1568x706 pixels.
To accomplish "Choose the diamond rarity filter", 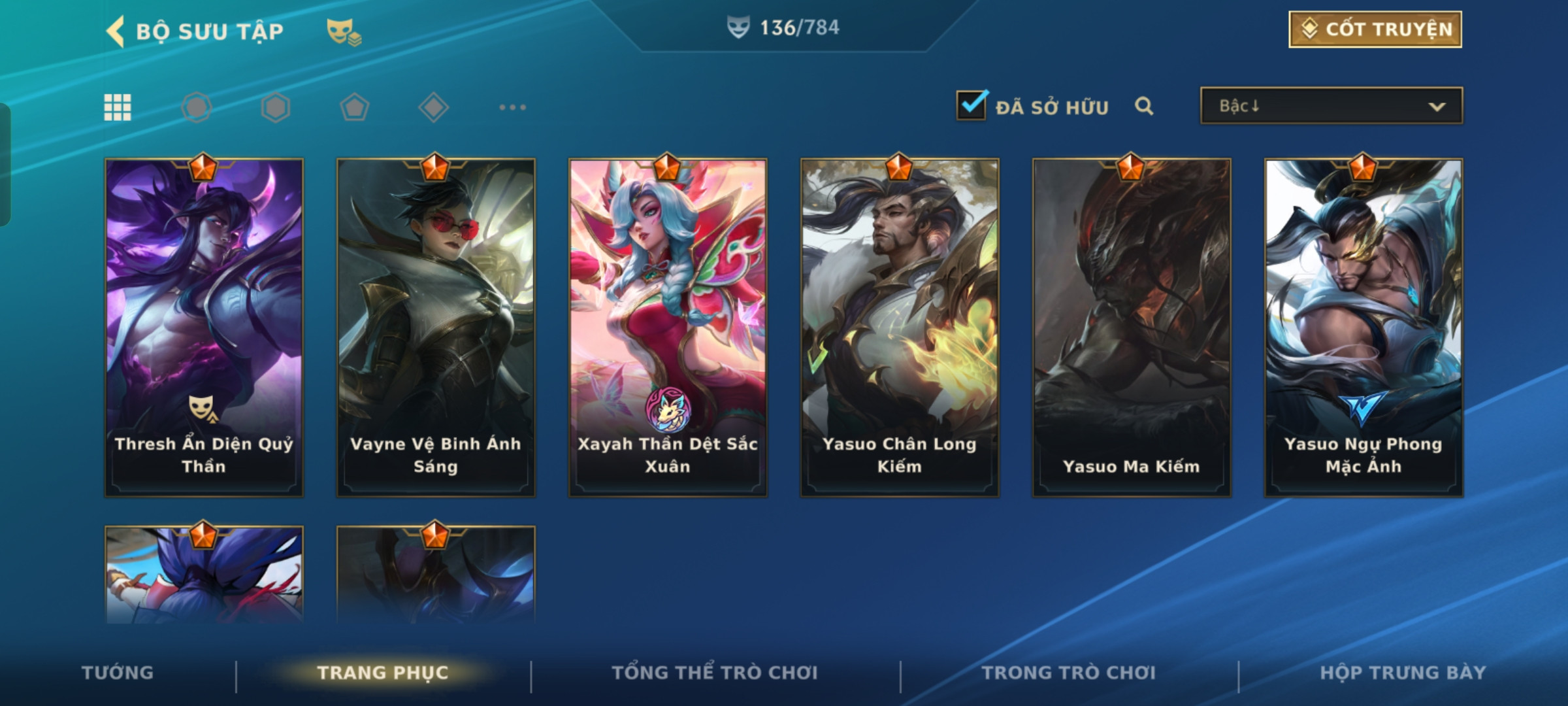I will (433, 107).
